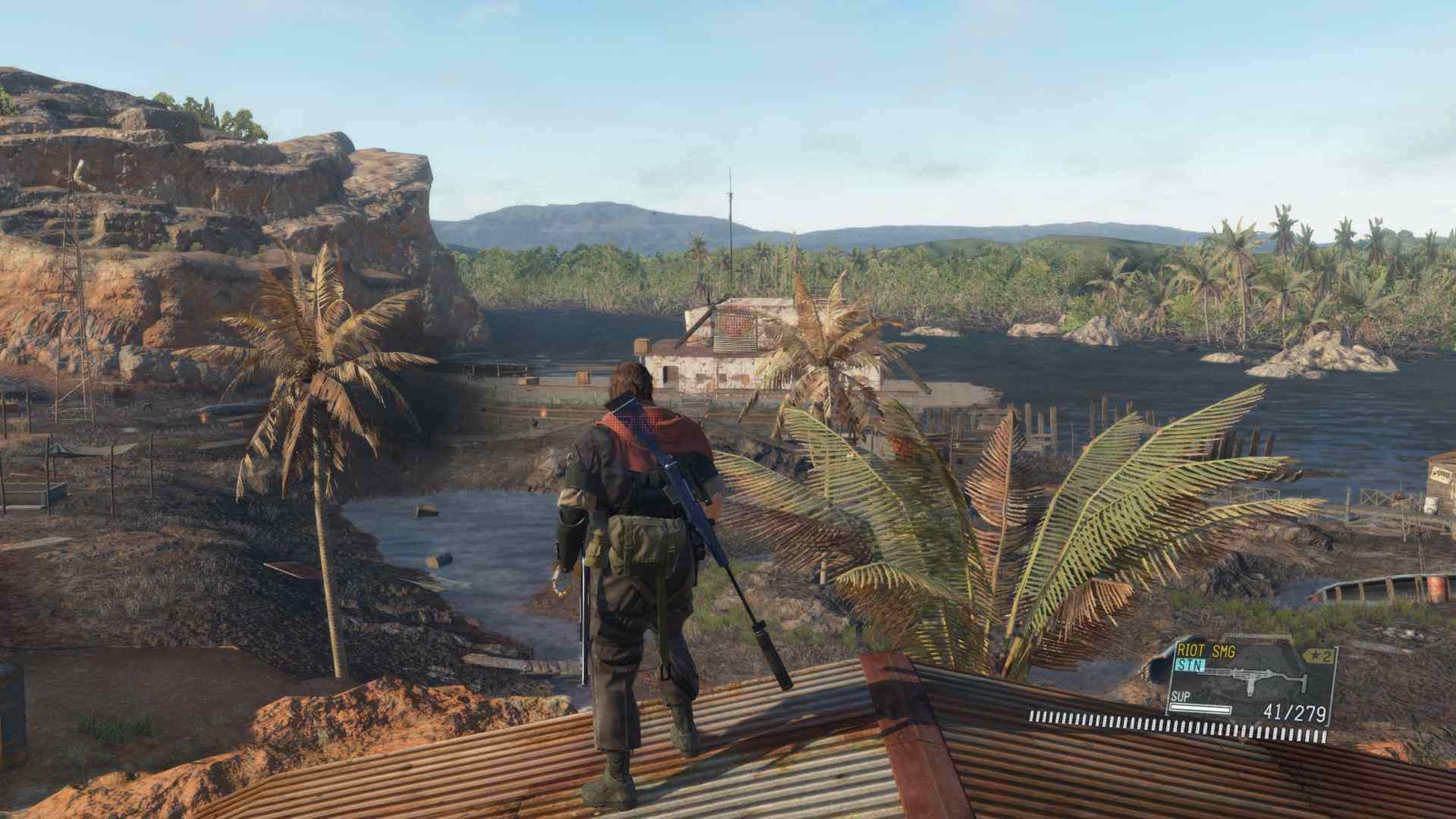This screenshot has width=1456, height=819.
Task: Select the Riot SMG weapon icon
Action: (1258, 682)
